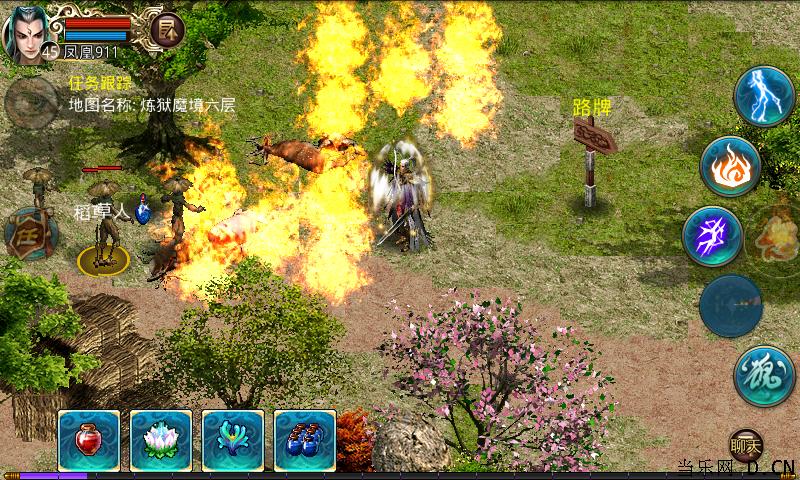
Task: Open the character portrait panel
Action: pyautogui.click(x=26, y=34)
